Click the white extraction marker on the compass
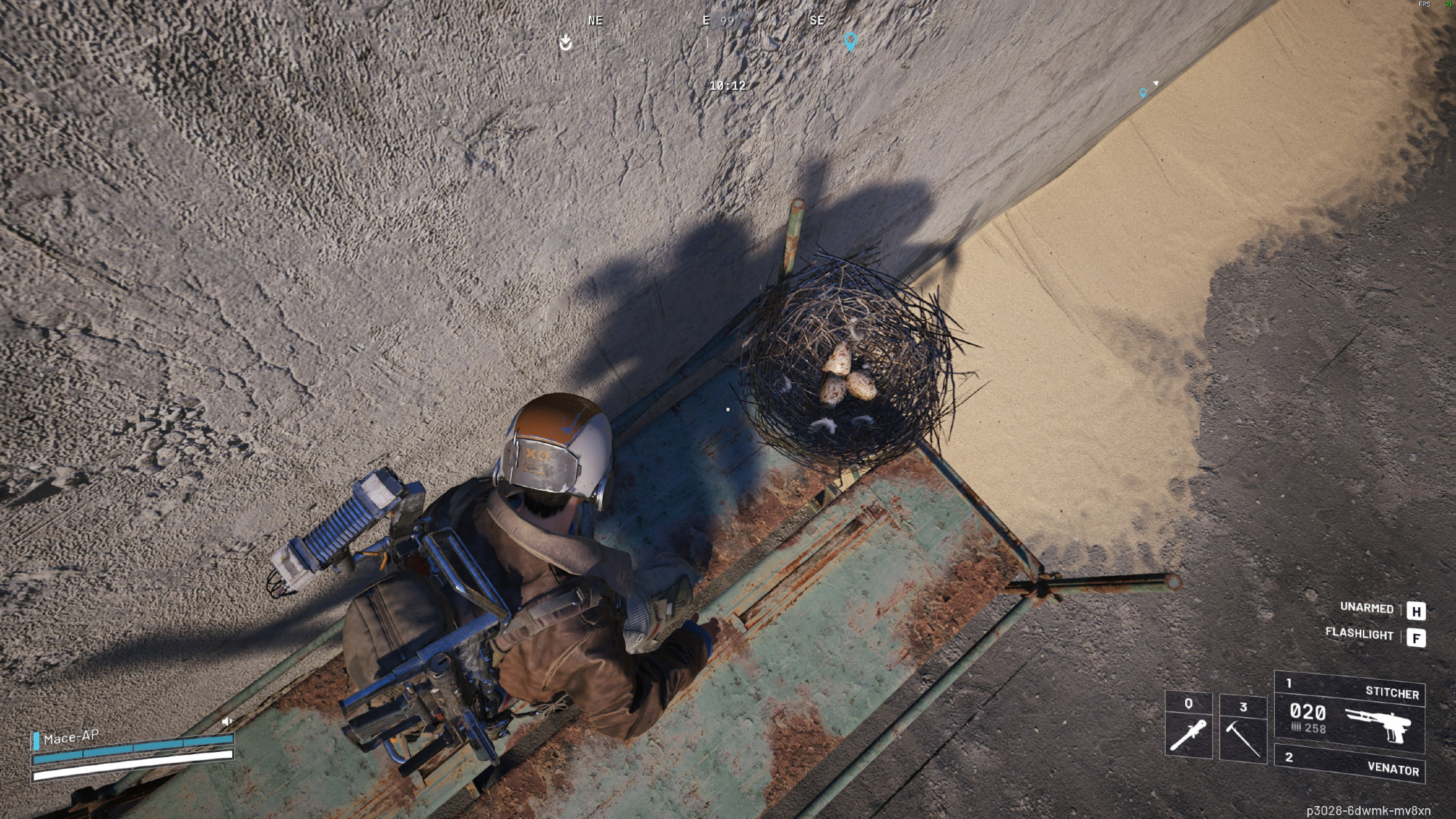Viewport: 1456px width, 819px height. (x=566, y=42)
